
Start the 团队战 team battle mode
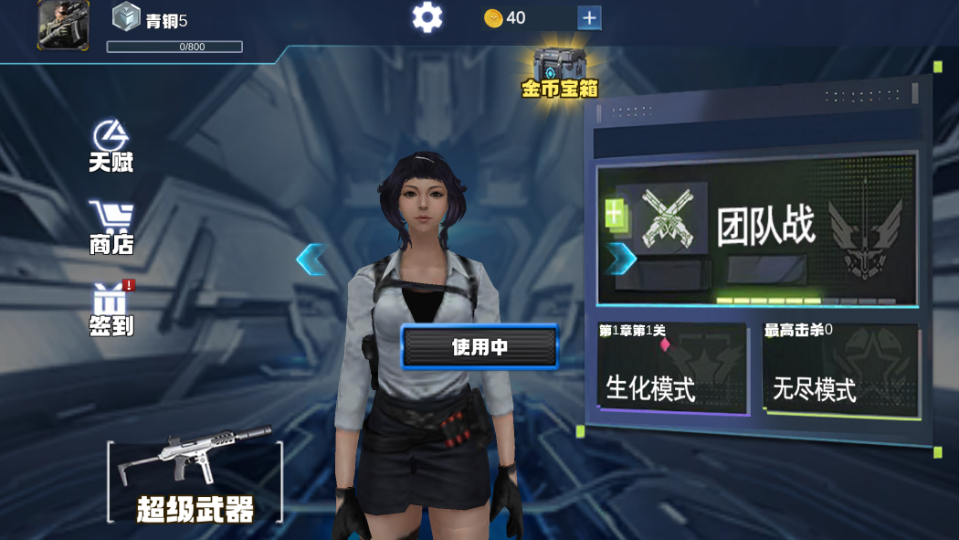760,230
